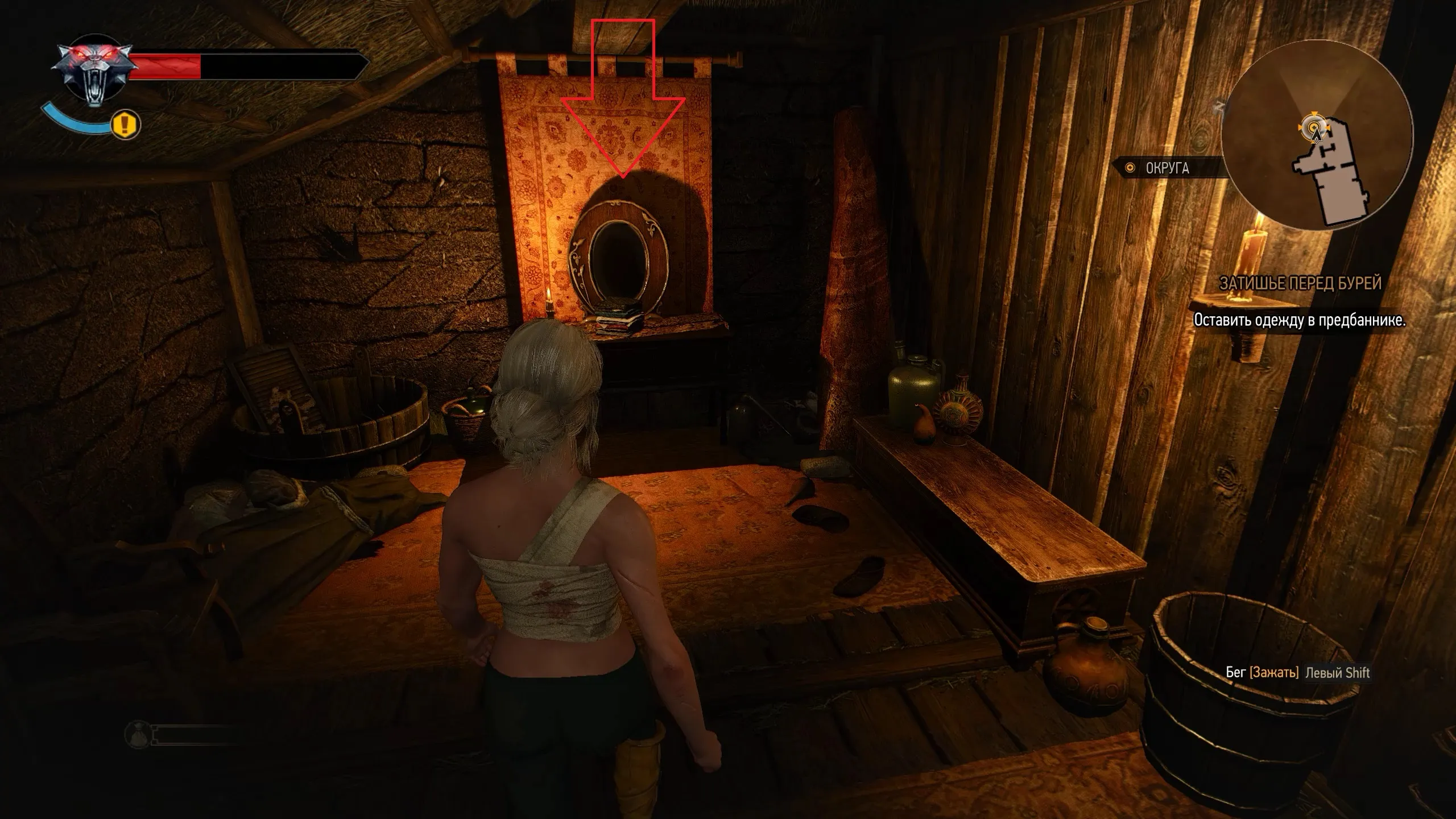This screenshot has height=819, width=1456.
Task: Open the tracked quest Затишье перед бурей
Action: [x=1300, y=283]
